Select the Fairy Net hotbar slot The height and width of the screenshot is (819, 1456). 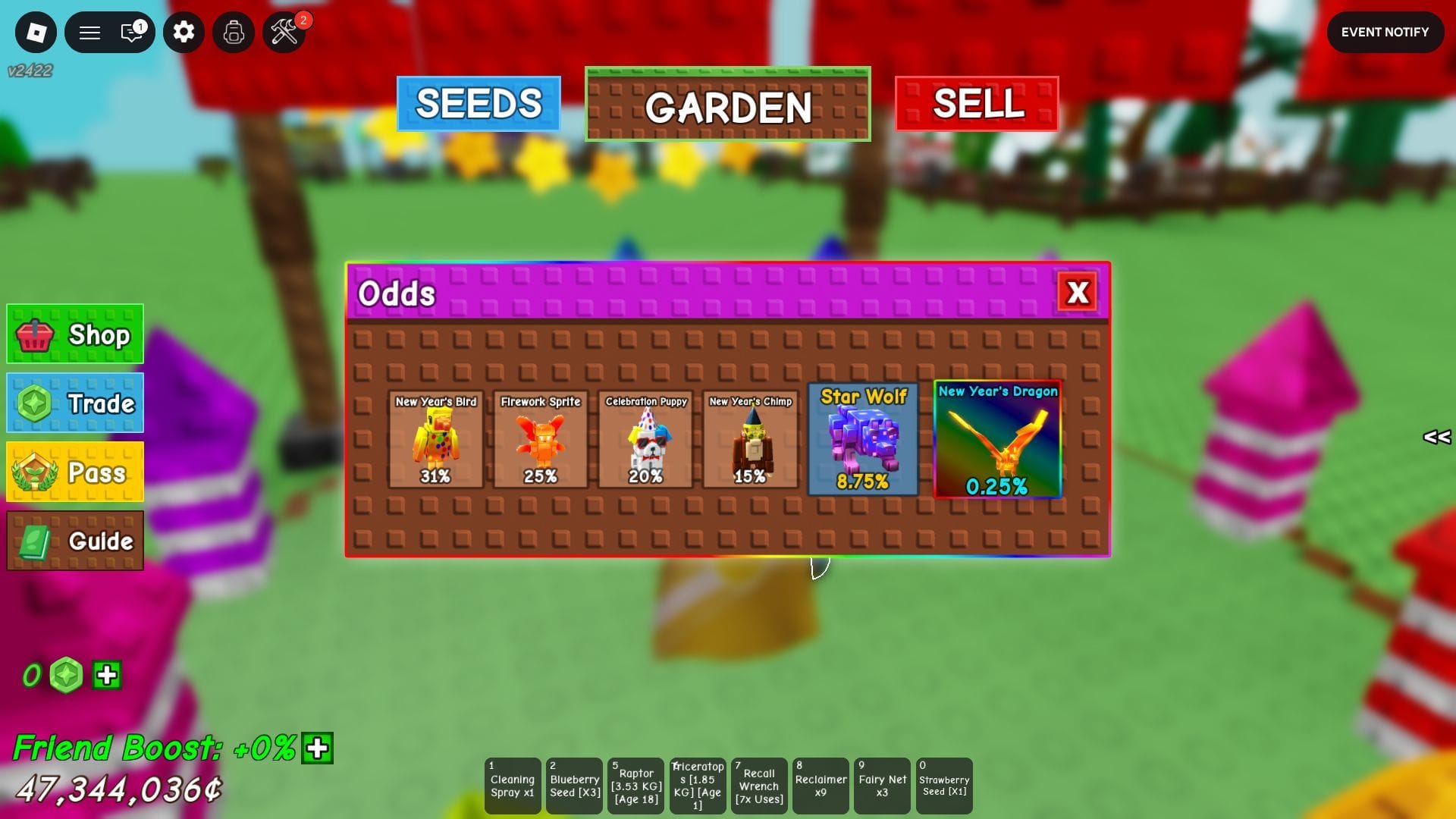click(x=882, y=785)
